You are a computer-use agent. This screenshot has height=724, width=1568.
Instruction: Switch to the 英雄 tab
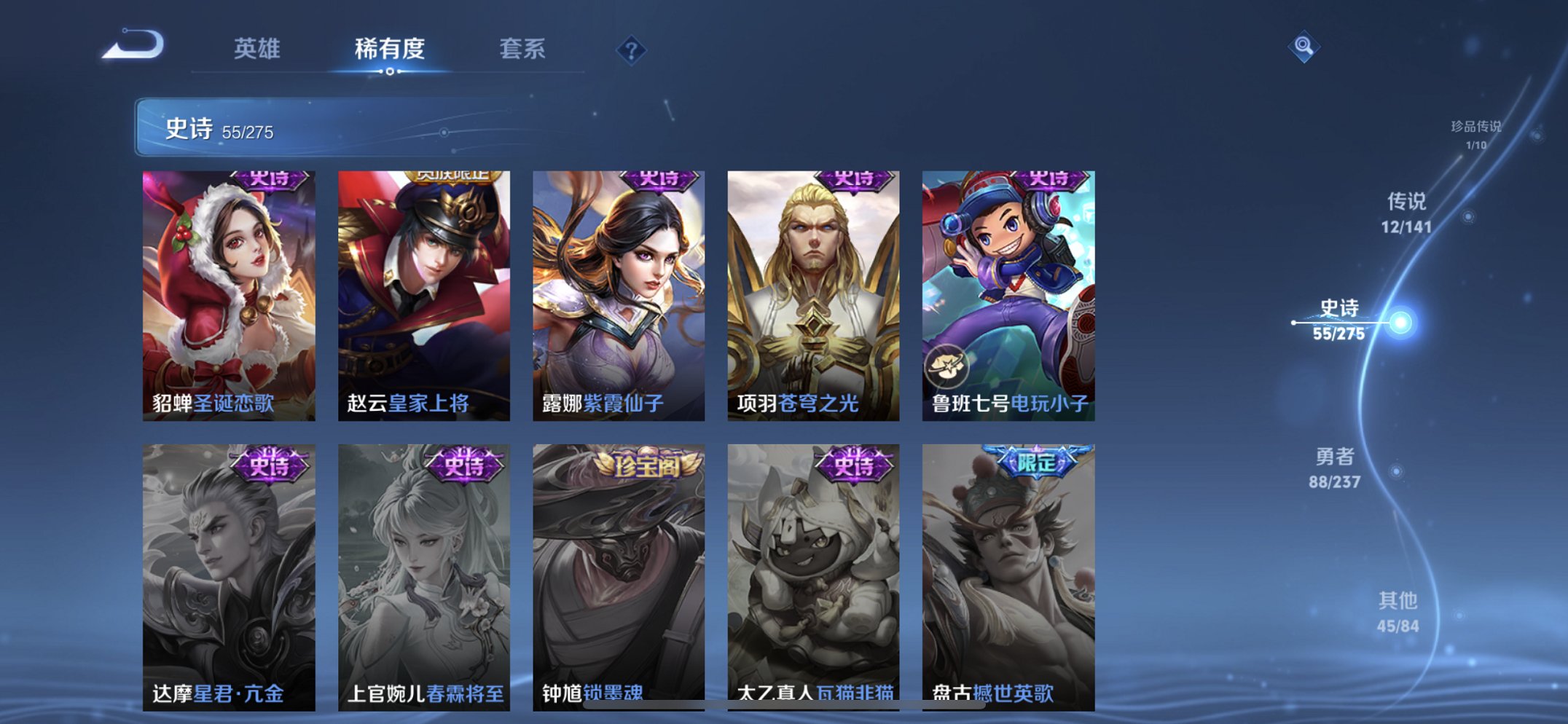click(x=259, y=50)
